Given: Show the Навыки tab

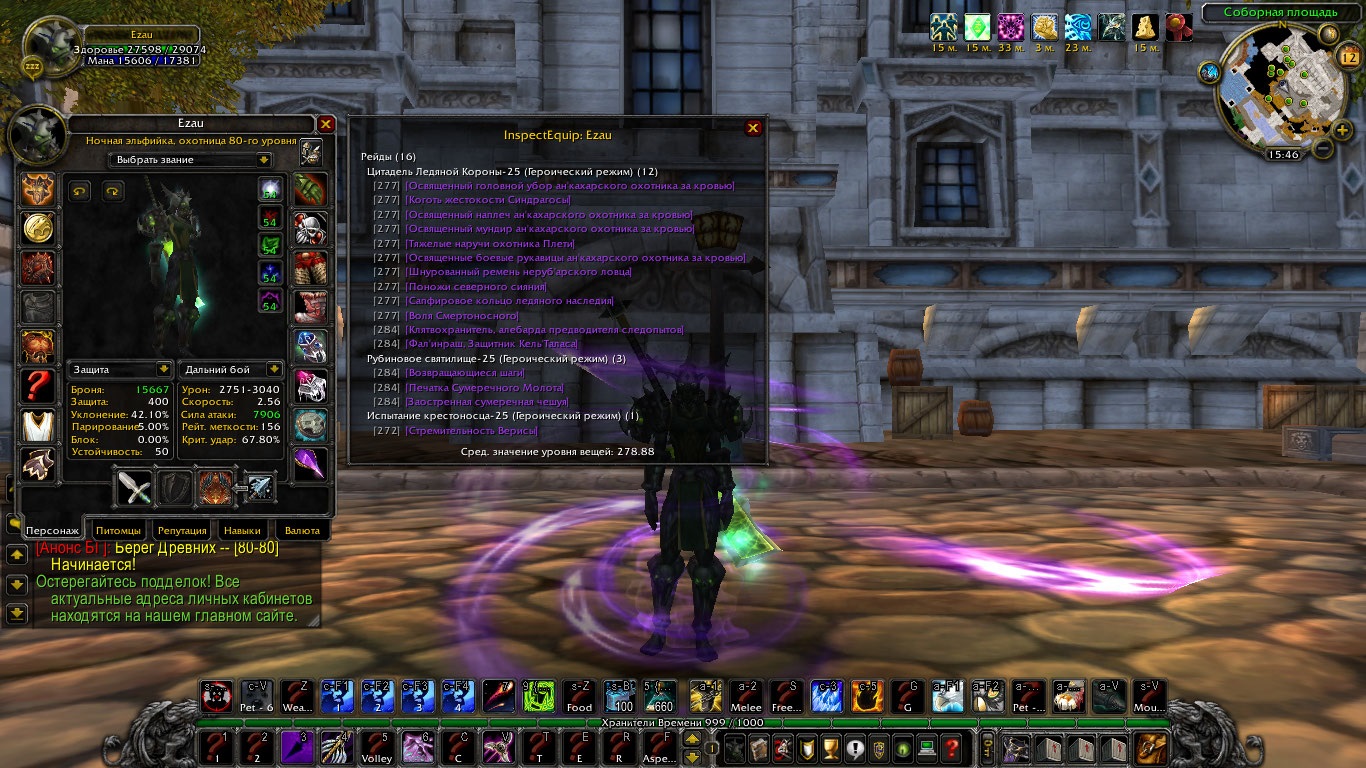Looking at the screenshot, I should tap(242, 530).
